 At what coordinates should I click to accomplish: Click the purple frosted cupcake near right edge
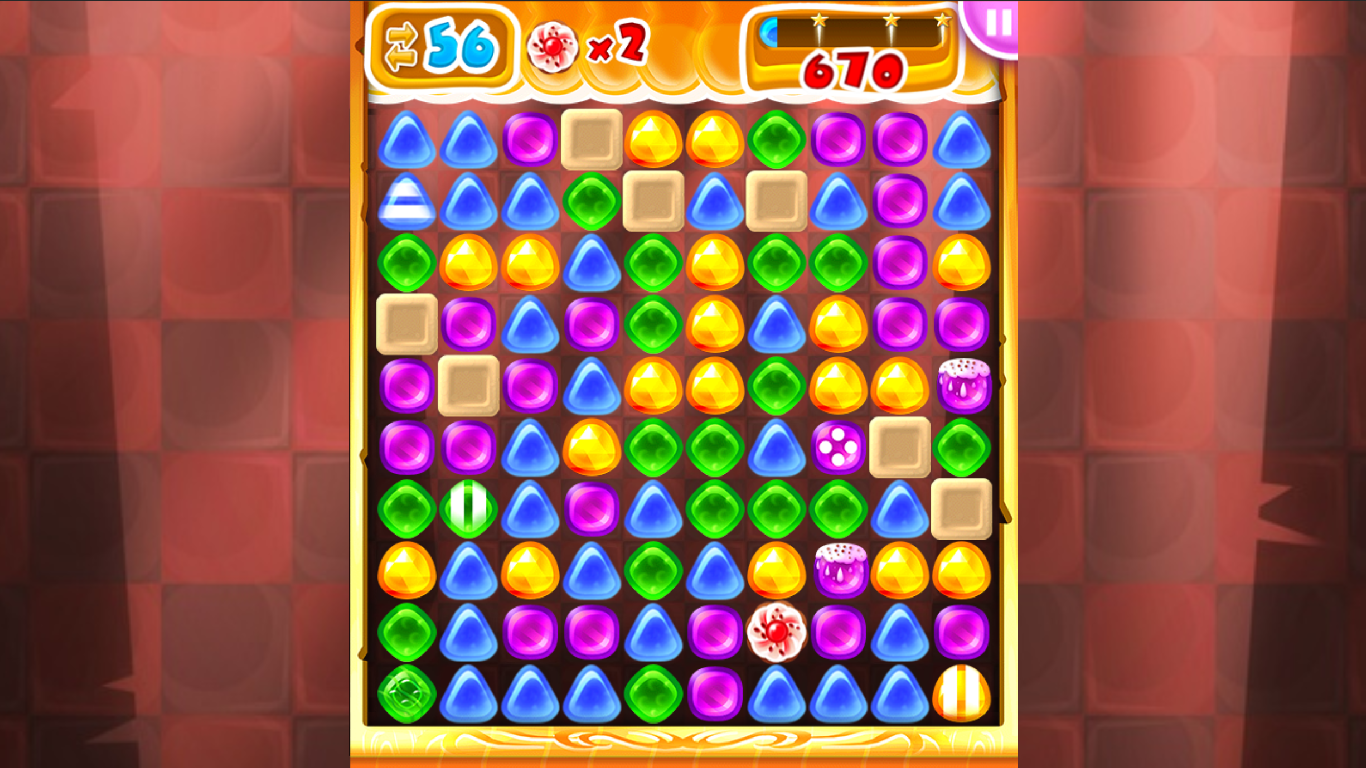(963, 384)
